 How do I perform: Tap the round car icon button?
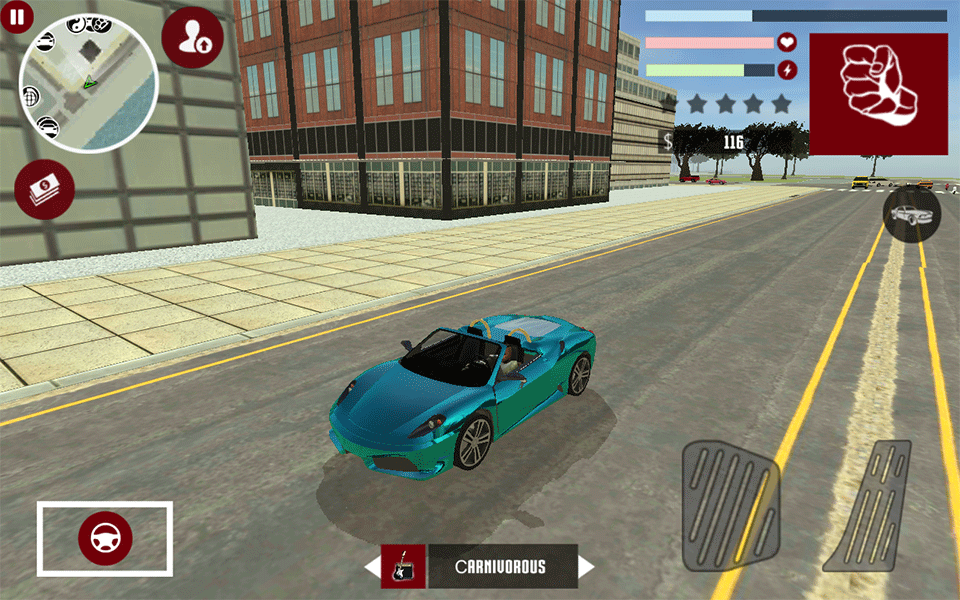pyautogui.click(x=911, y=214)
